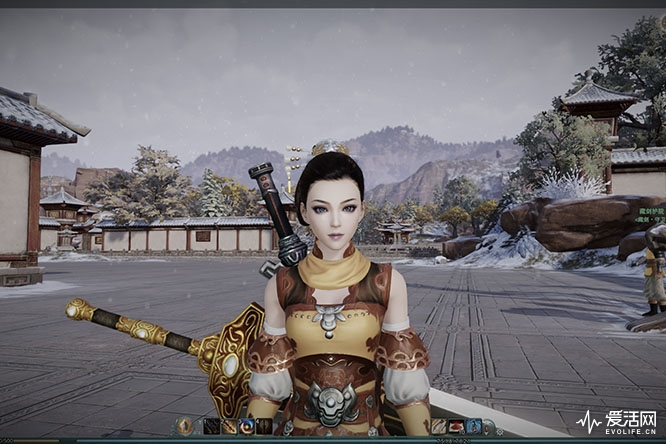
Task: Use the white feather-slash icon
Action: (438, 426)
